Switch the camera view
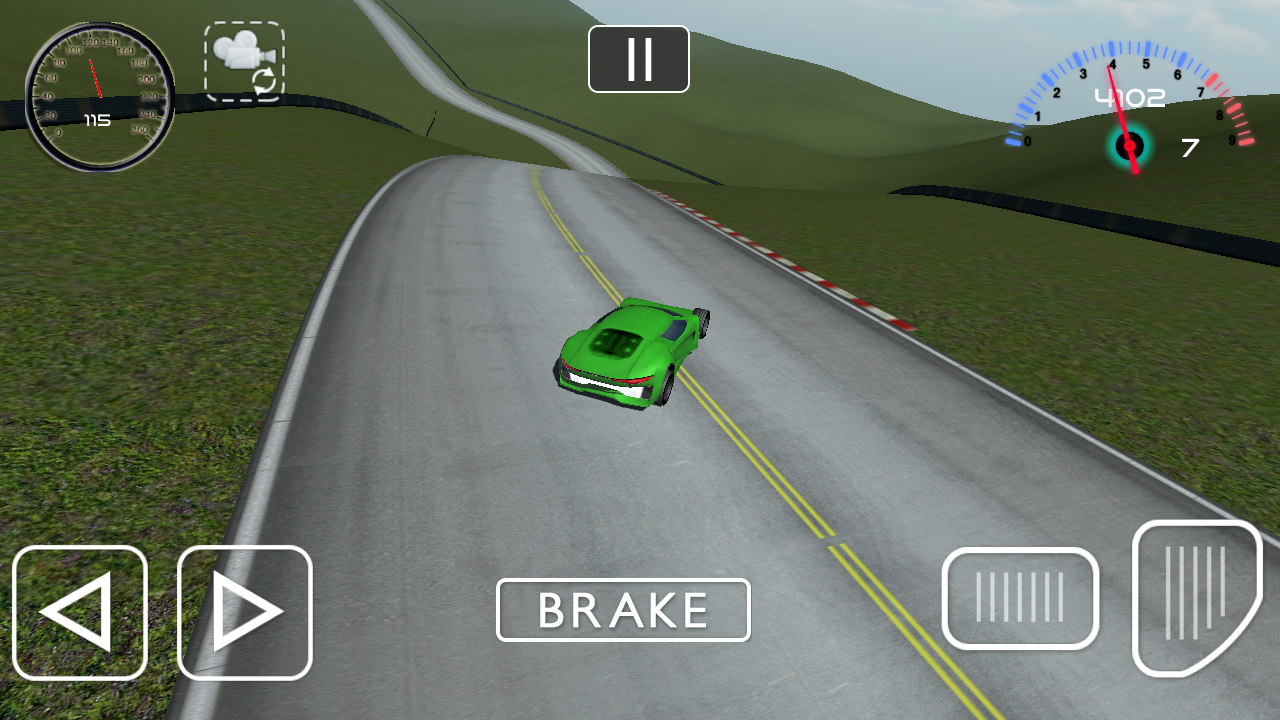The image size is (1280, 720). point(243,62)
